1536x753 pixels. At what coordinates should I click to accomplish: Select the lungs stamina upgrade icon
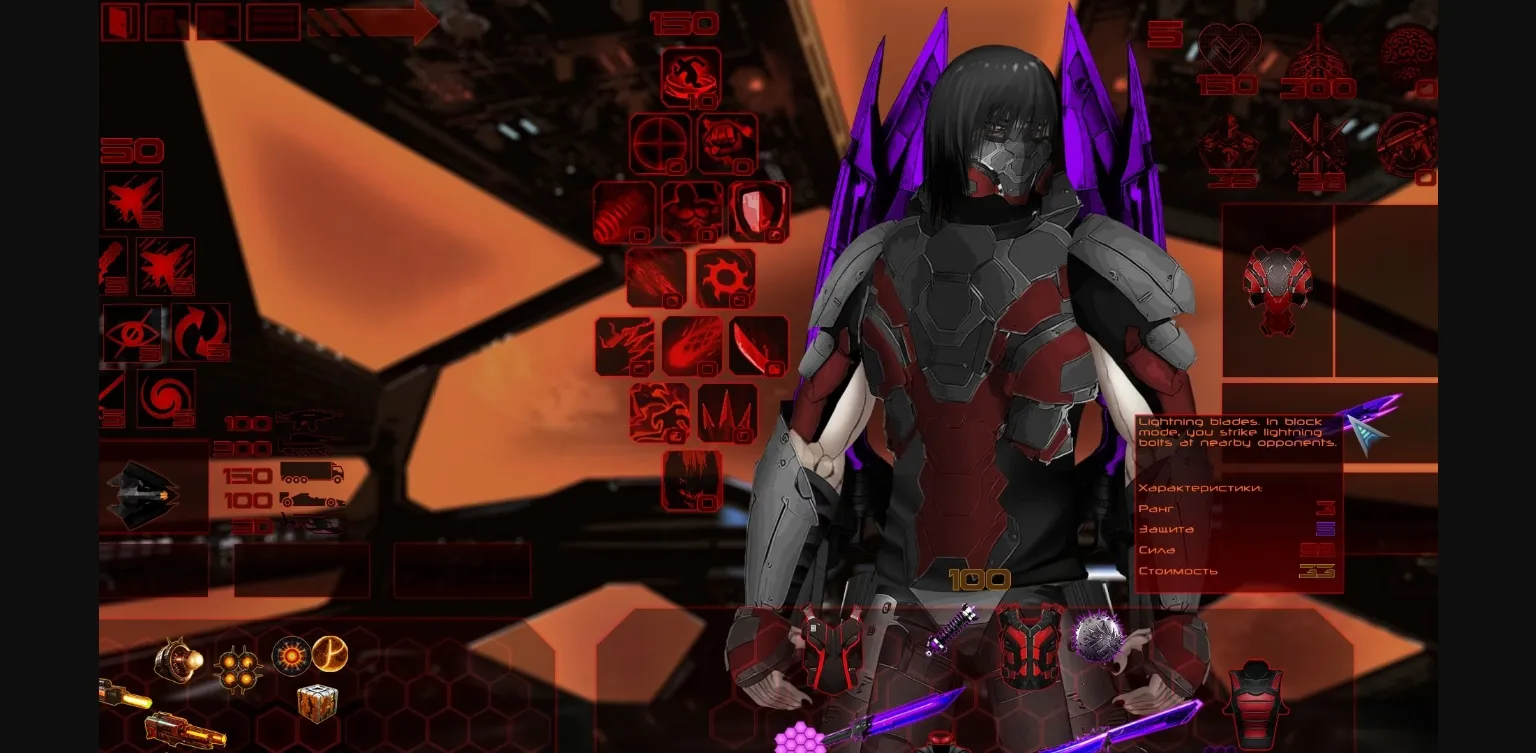[1319, 48]
